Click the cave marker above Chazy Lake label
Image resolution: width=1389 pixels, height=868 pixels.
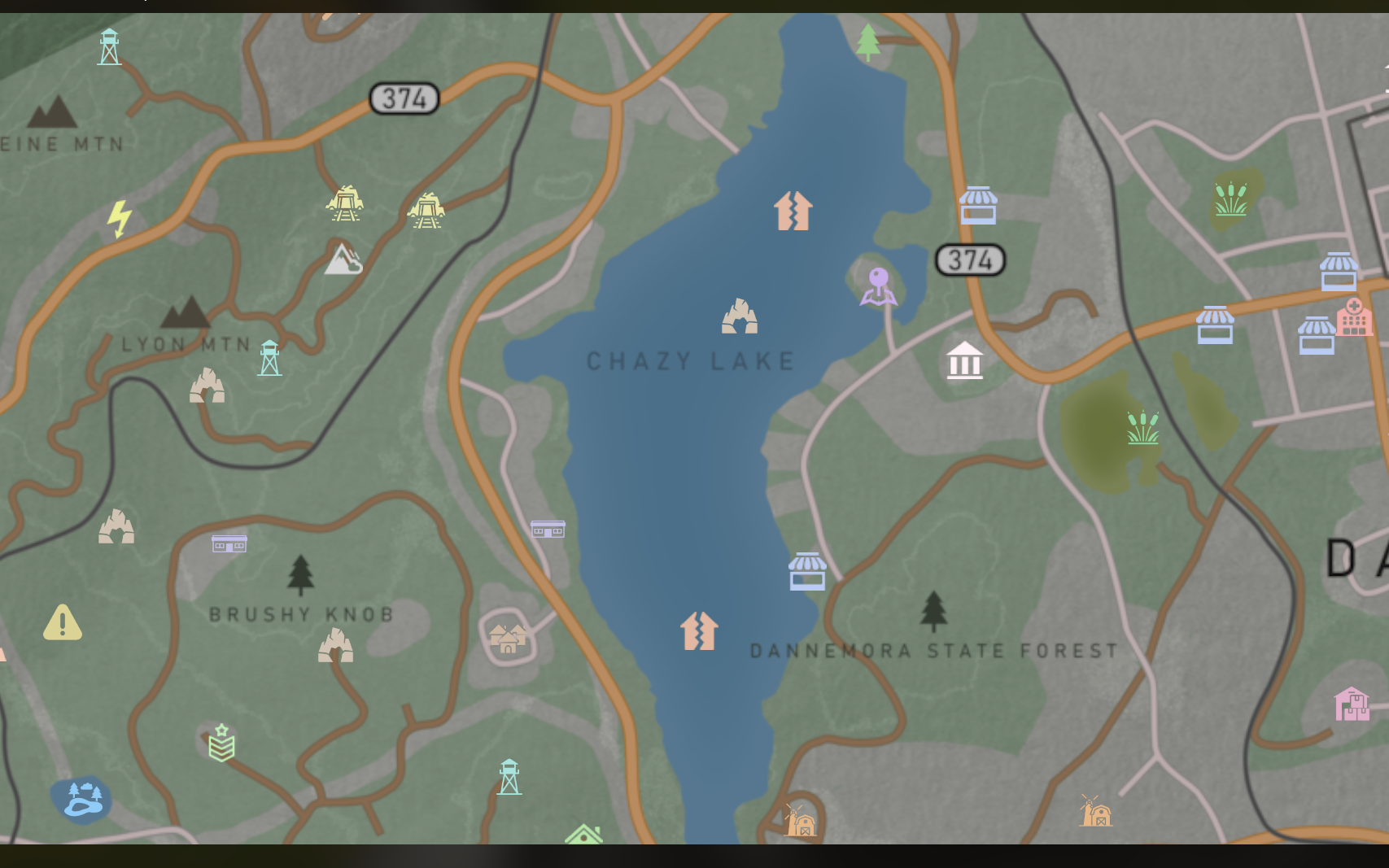[740, 316]
